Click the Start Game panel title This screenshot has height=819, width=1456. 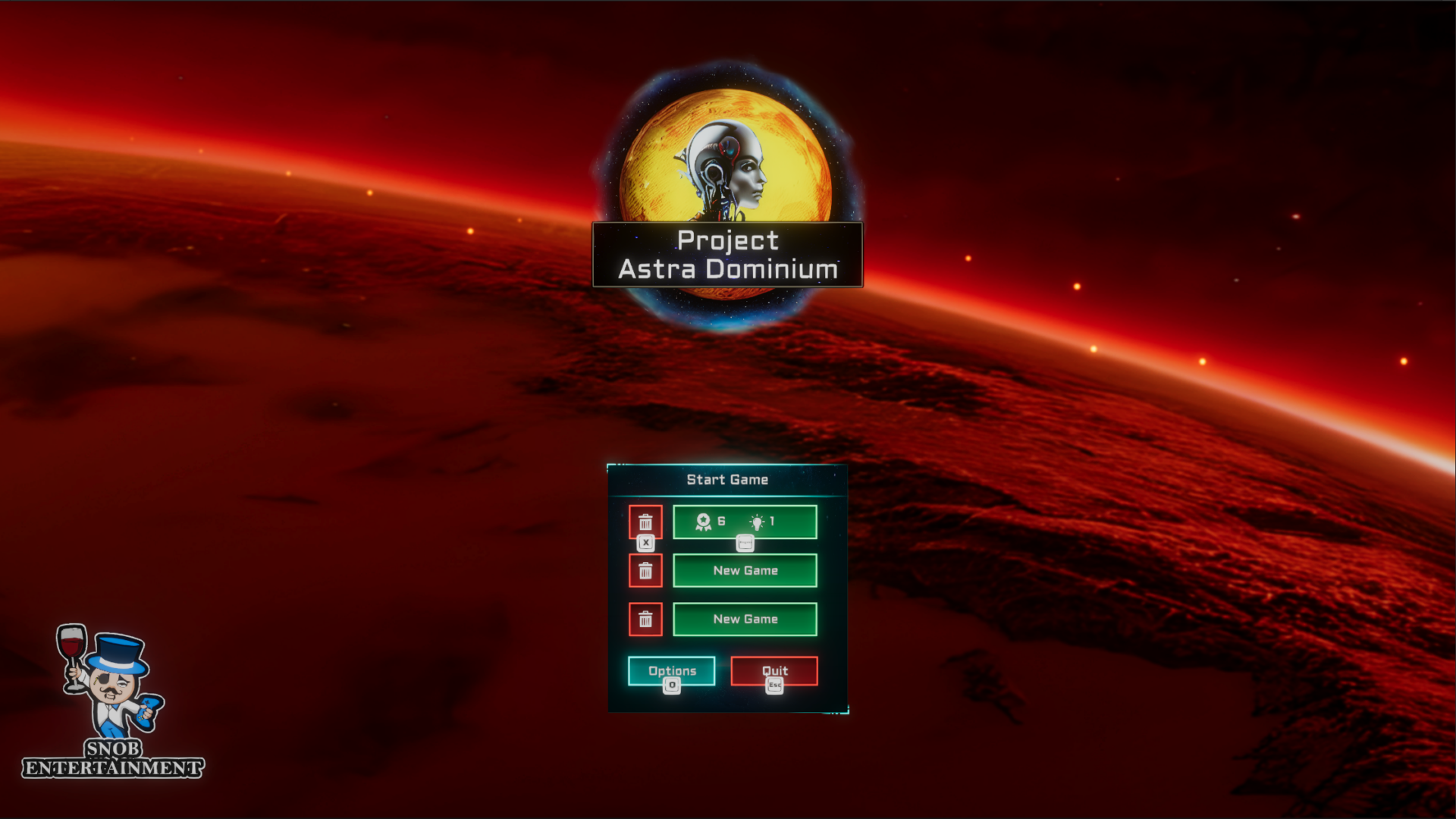[726, 479]
